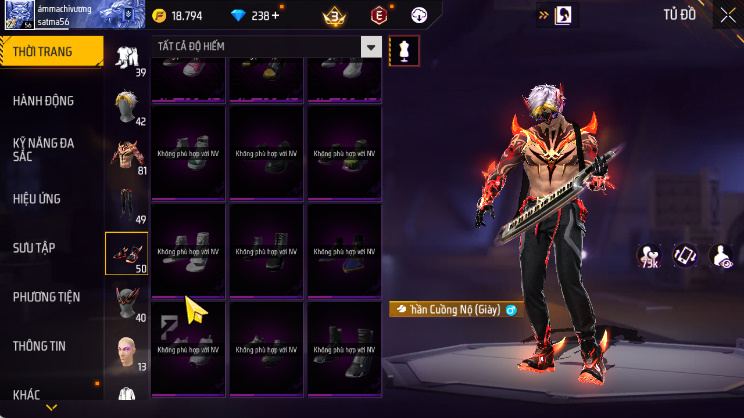
Task: Click the mannequin outfit preview icon
Action: tap(404, 50)
